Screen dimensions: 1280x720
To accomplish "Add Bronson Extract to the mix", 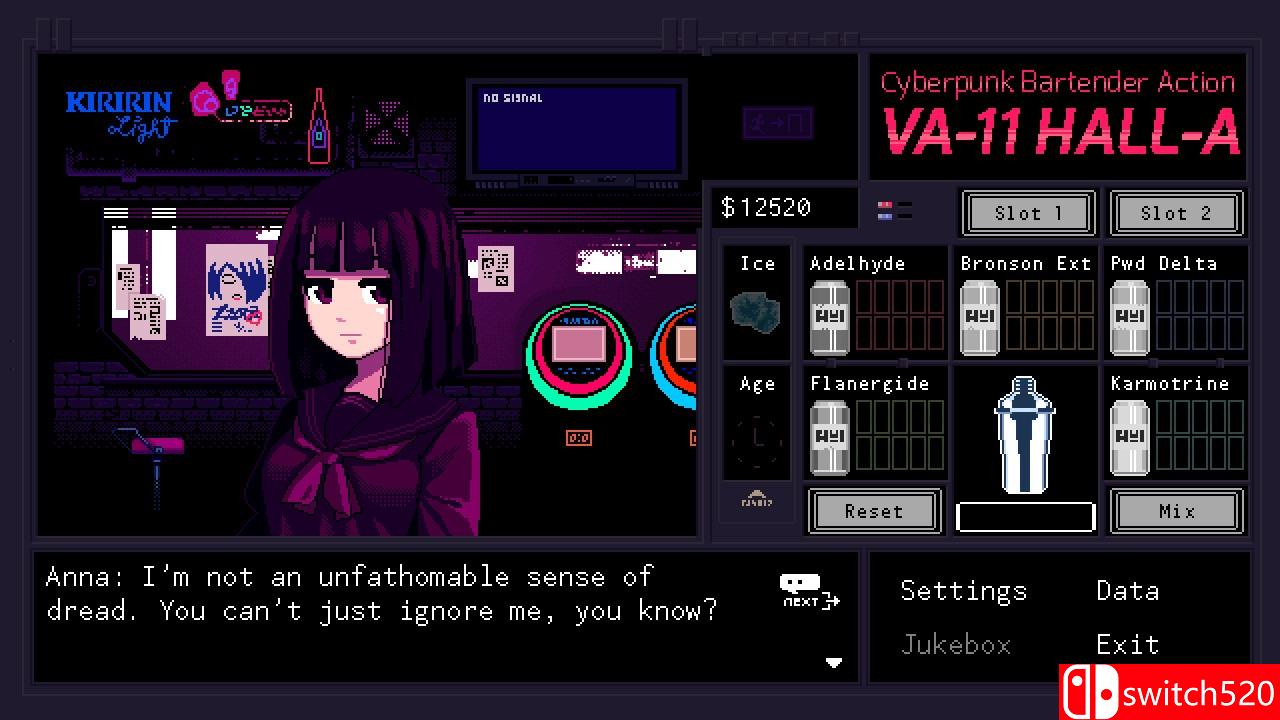I will pyautogui.click(x=979, y=315).
